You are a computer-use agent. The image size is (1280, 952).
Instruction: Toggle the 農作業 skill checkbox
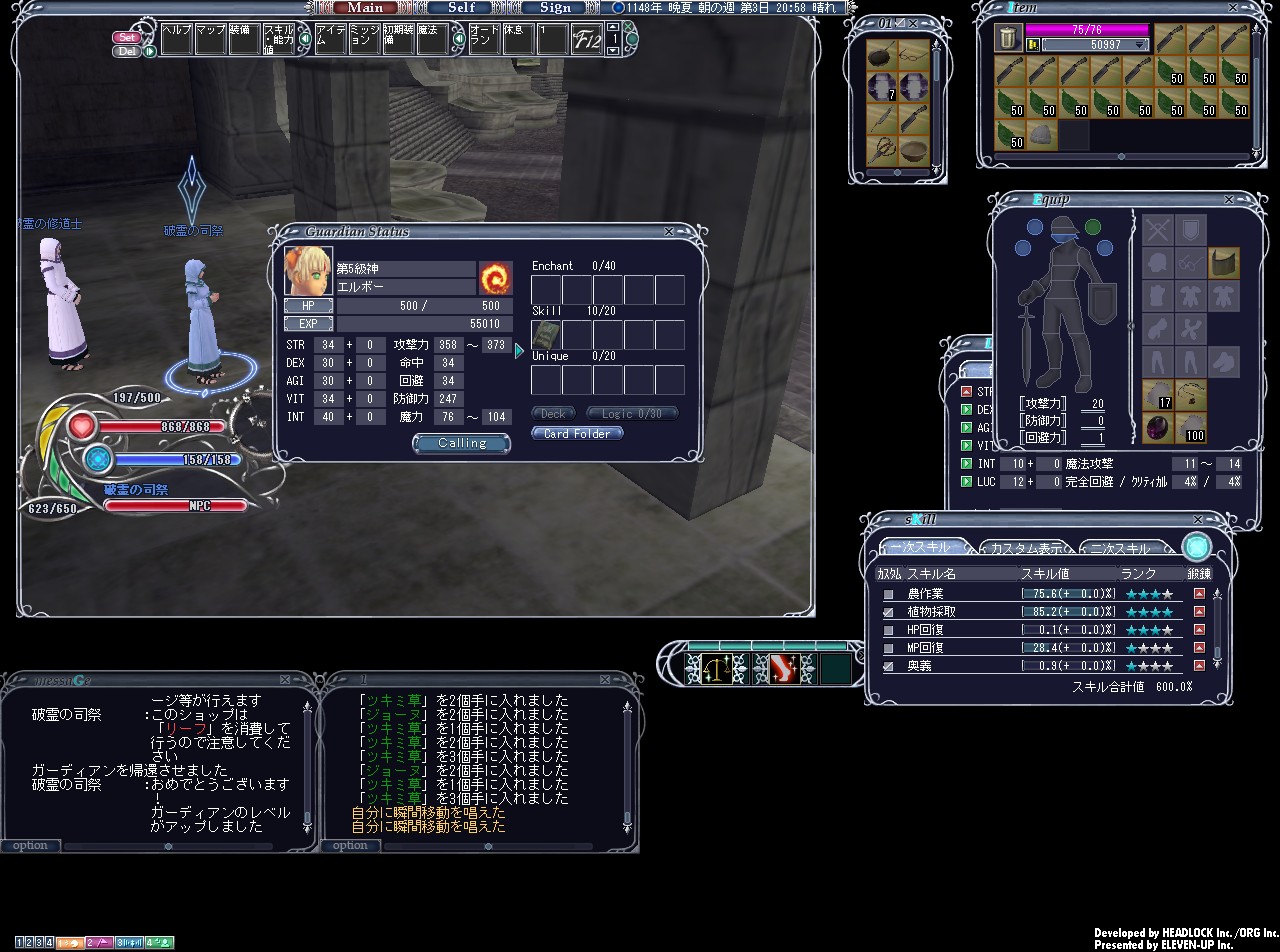tap(888, 594)
